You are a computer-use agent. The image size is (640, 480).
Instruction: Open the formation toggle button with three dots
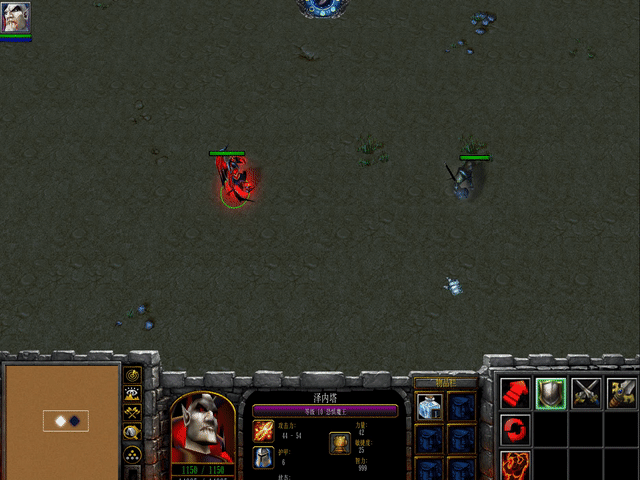point(132,453)
